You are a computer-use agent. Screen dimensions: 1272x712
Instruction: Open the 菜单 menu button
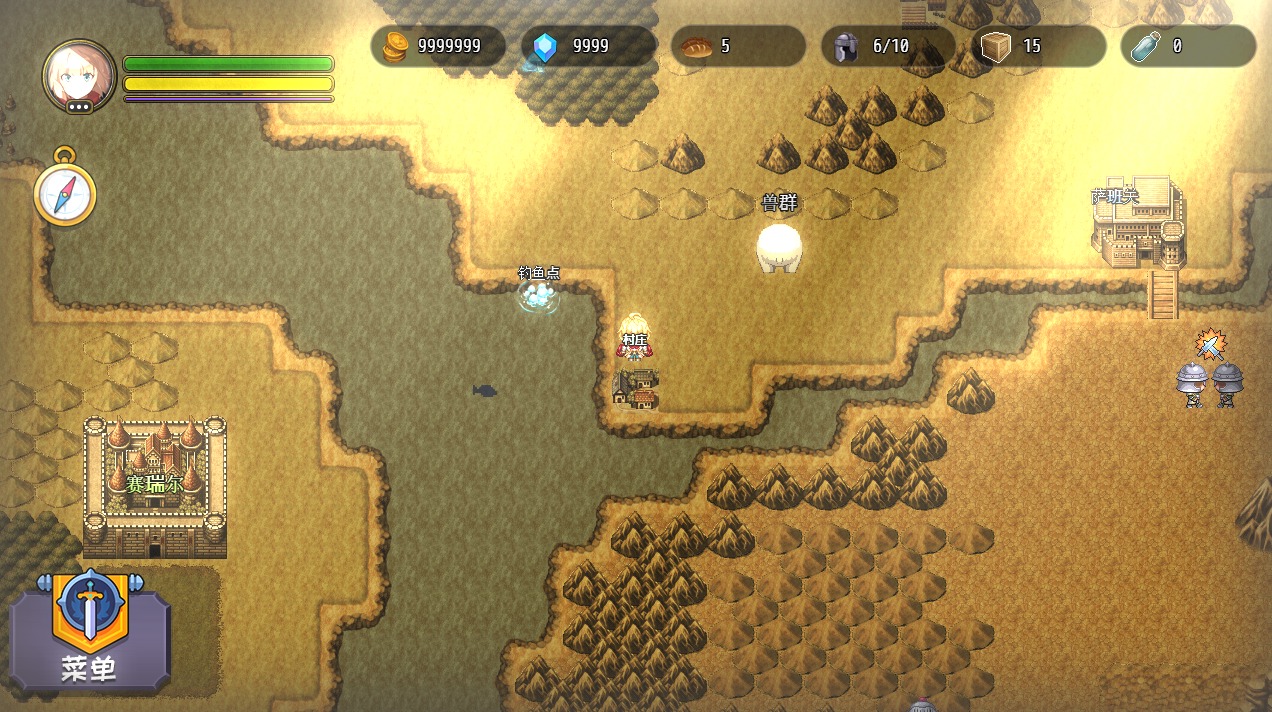point(90,636)
